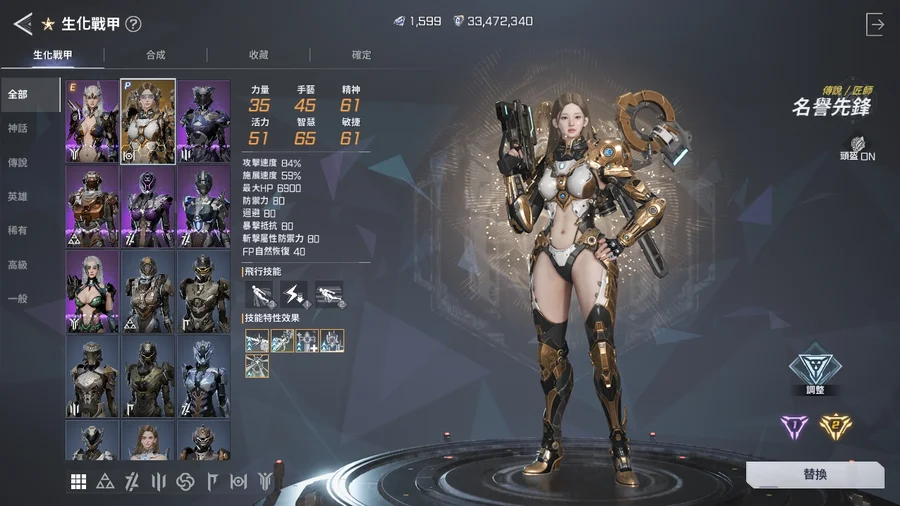The height and width of the screenshot is (506, 900).
Task: Click the 替換 replace button
Action: pyautogui.click(x=814, y=475)
